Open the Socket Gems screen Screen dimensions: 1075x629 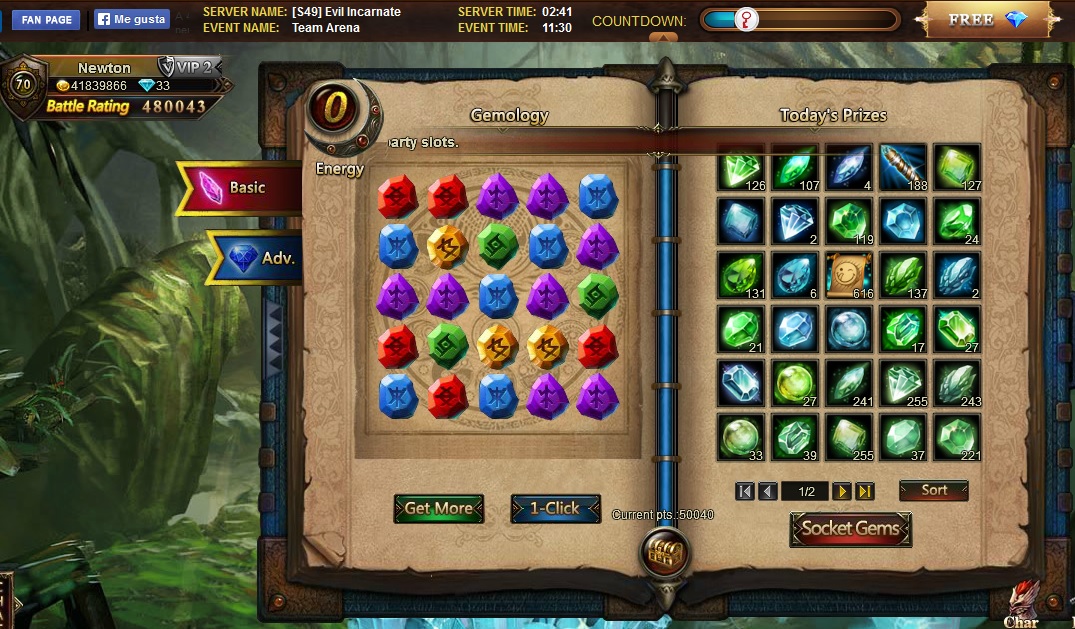click(x=850, y=529)
